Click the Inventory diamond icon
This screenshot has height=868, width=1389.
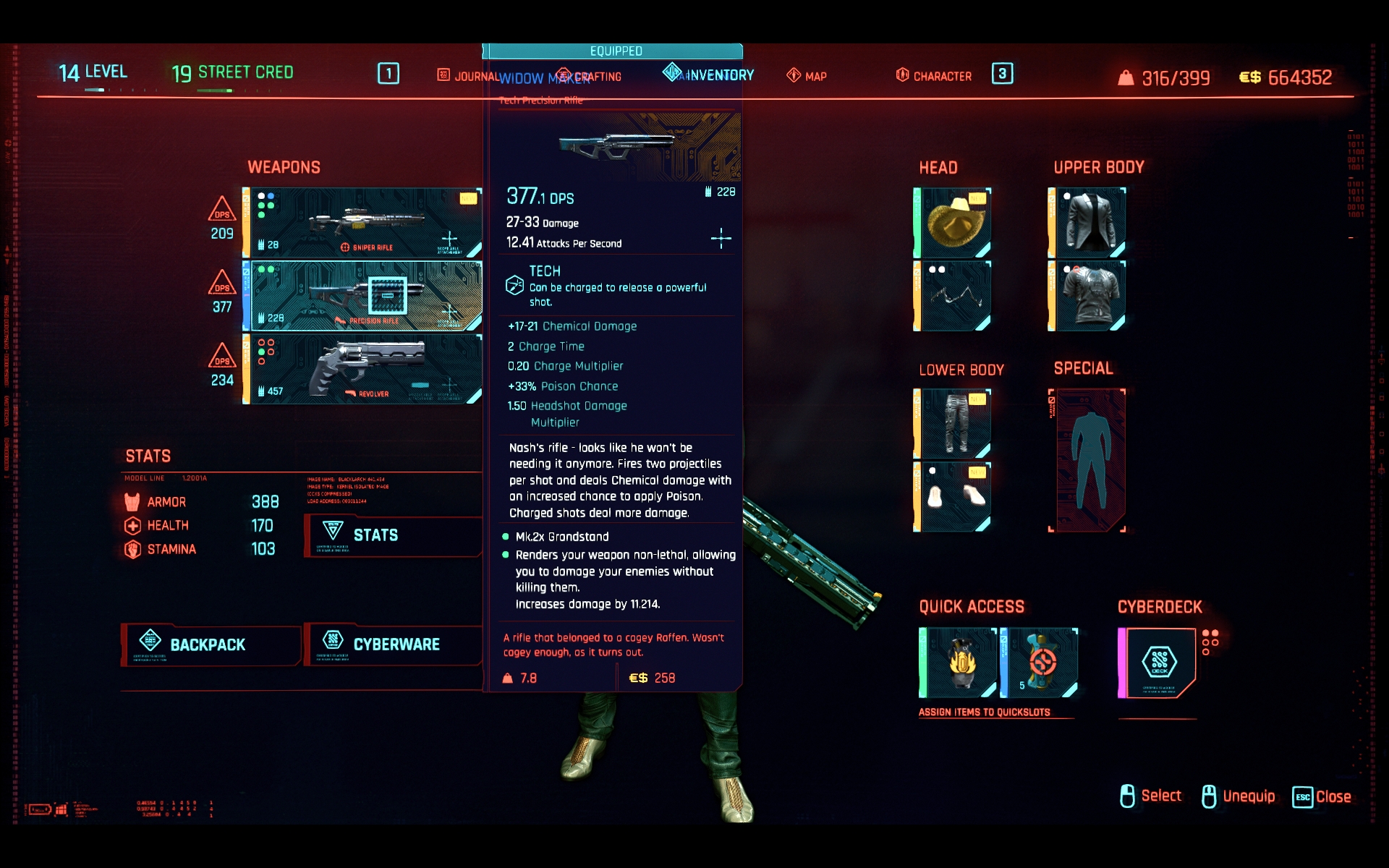[671, 74]
